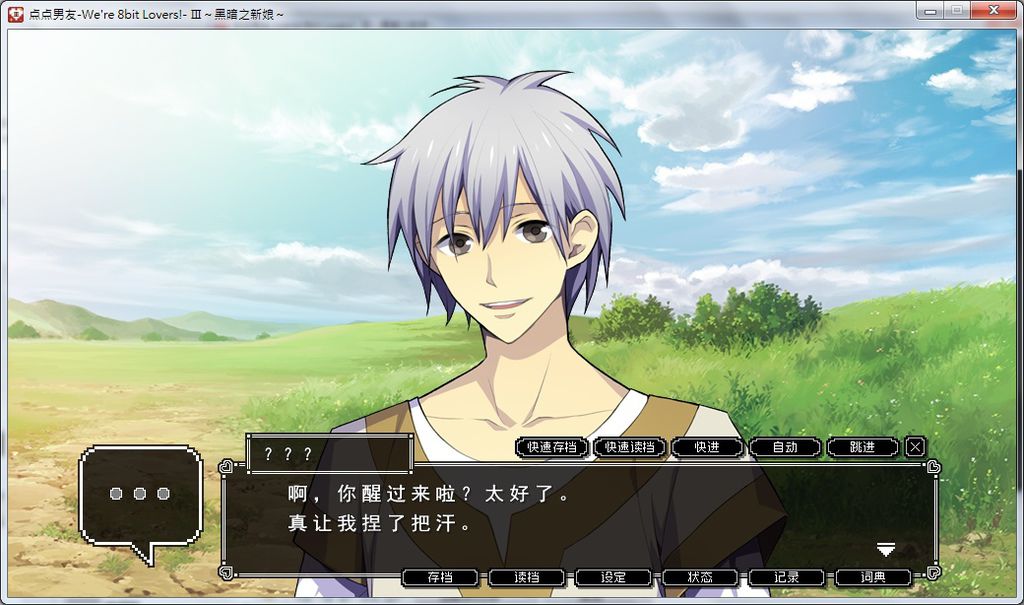Screen dimensions: 1024x605
Task: Close the game window
Action: [993, 10]
